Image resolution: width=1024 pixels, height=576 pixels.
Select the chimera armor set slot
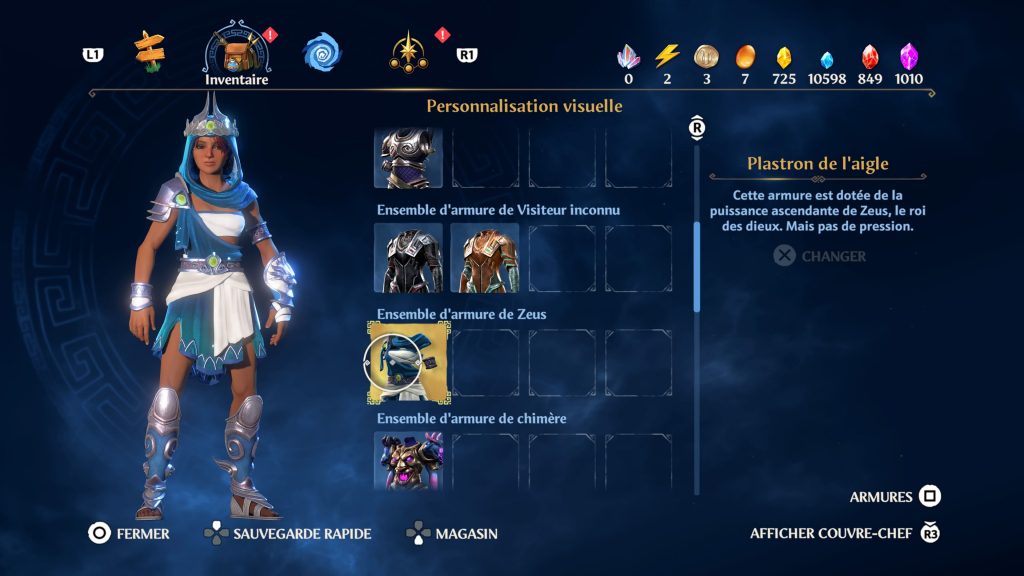[x=408, y=461]
